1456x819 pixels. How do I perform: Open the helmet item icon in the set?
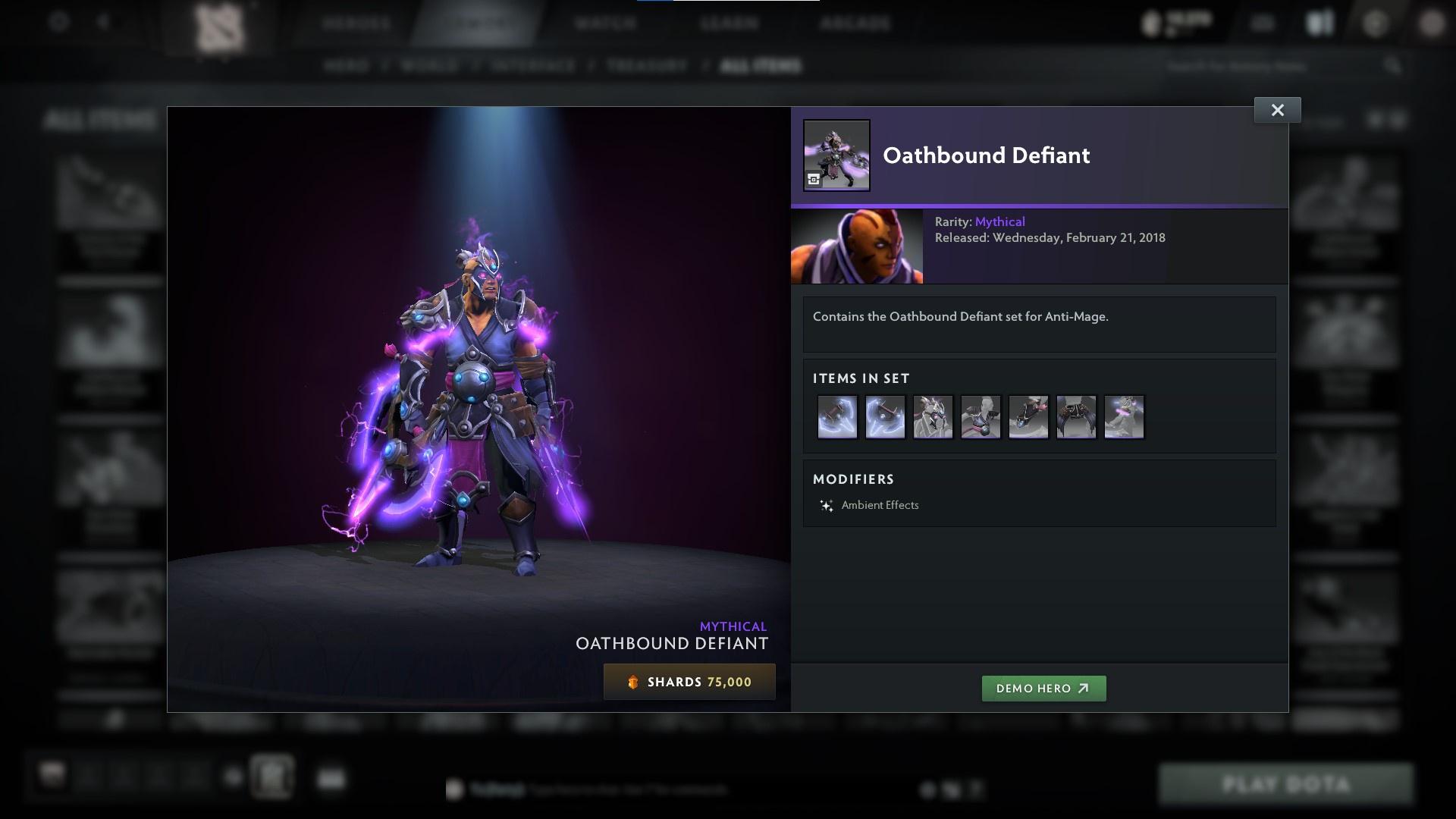(x=932, y=416)
